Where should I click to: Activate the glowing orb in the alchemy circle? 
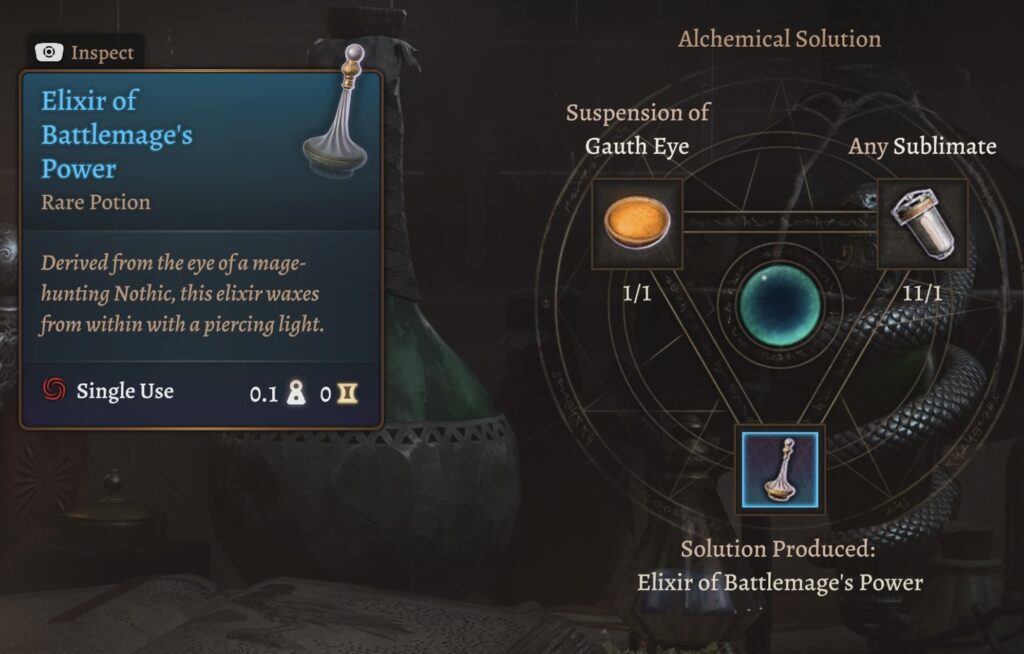(779, 304)
